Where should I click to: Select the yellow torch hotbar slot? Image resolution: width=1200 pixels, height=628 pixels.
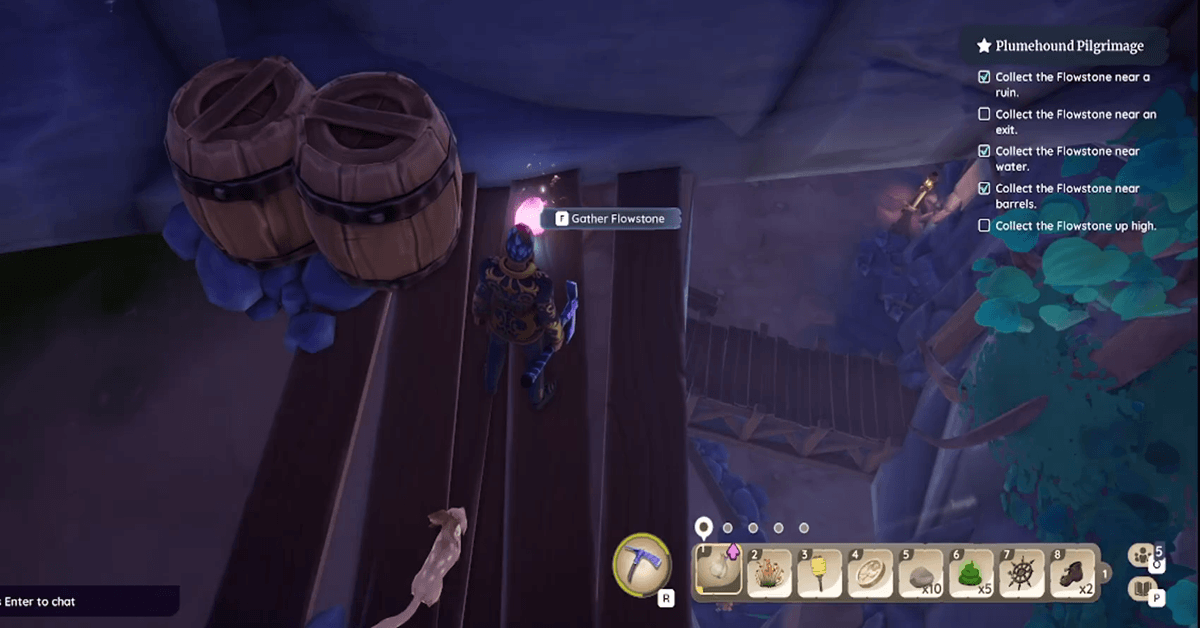point(818,572)
